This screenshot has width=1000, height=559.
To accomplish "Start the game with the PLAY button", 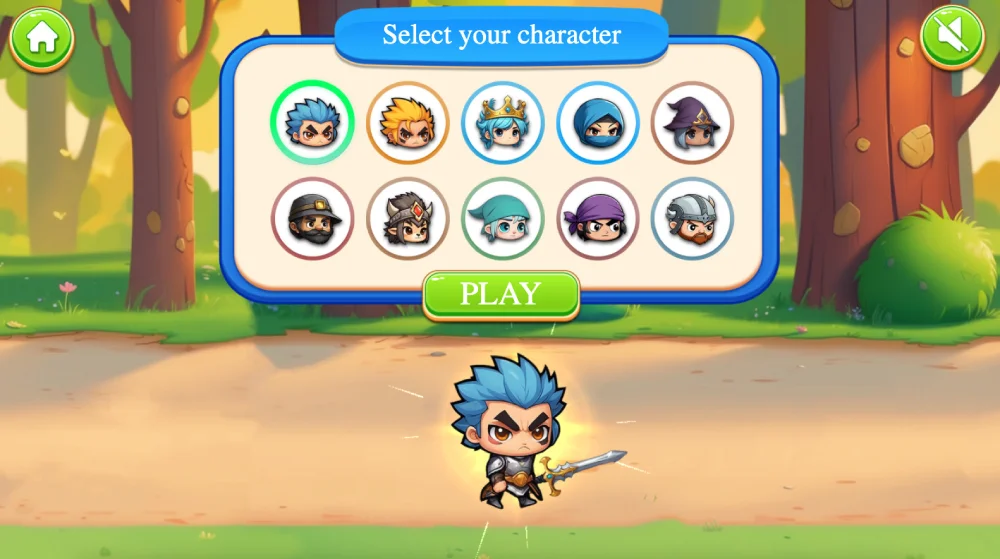I will pos(501,294).
